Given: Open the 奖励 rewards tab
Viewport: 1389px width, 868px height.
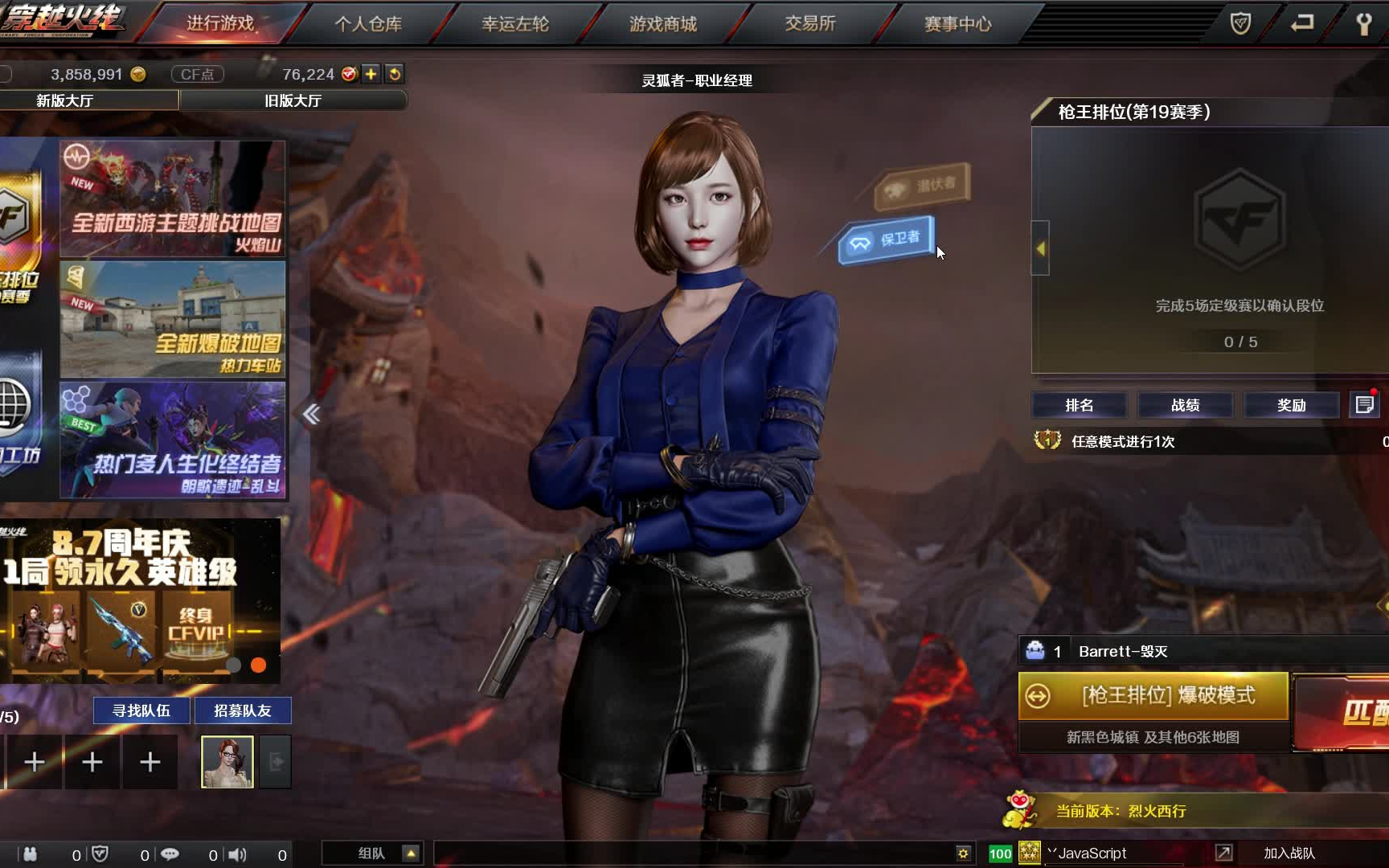Looking at the screenshot, I should [1291, 405].
